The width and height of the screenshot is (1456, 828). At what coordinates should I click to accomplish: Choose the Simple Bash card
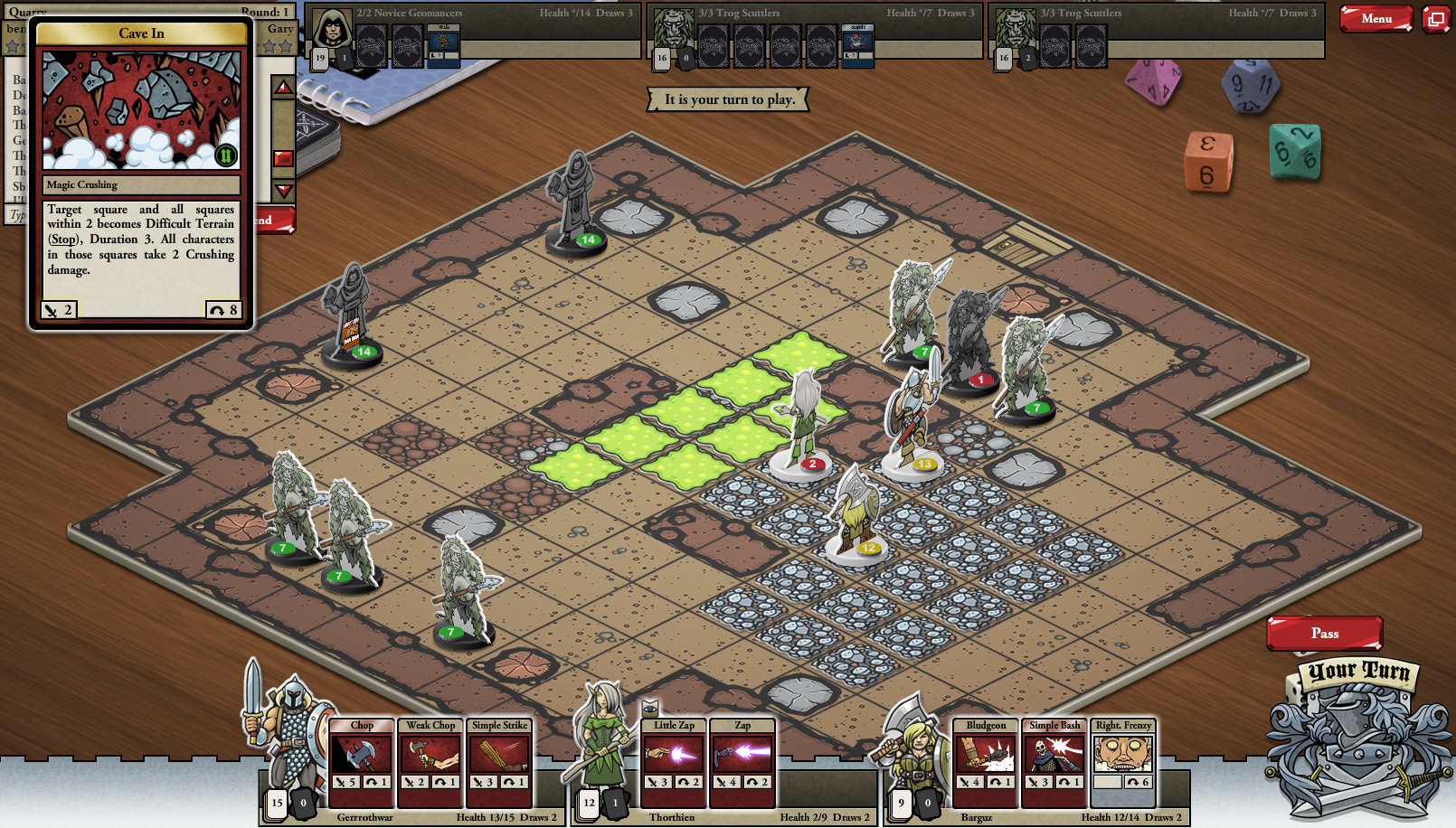1054,761
